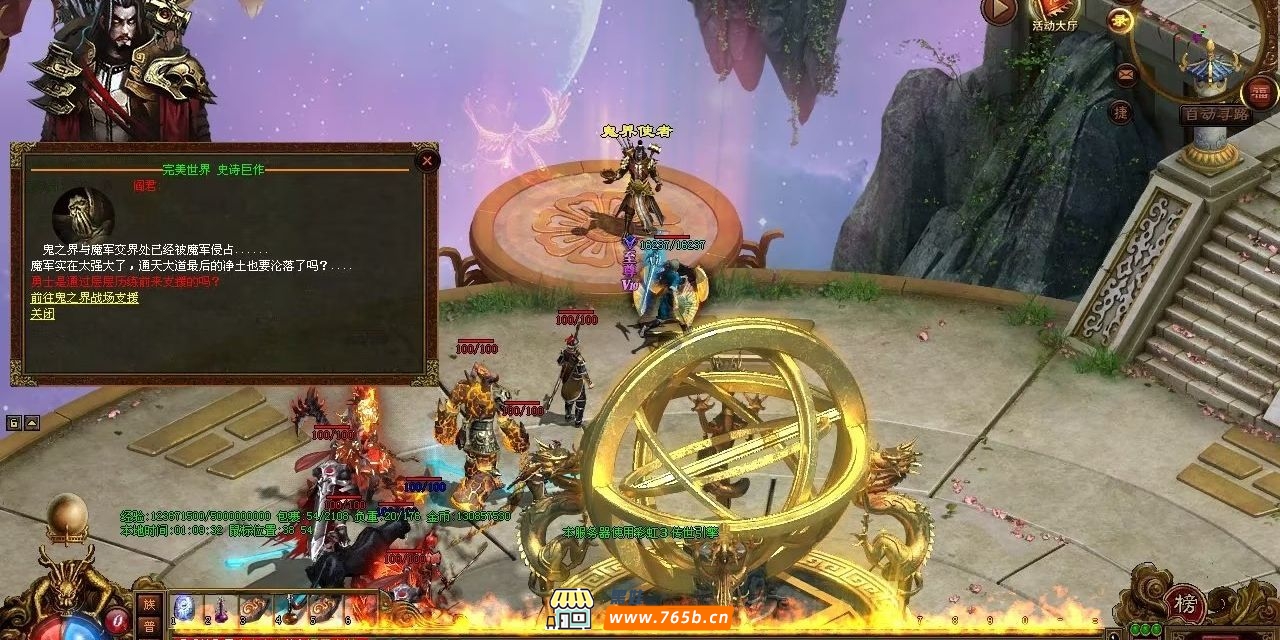Screen dimensions: 1280x640
Task: Close the NPC dialogue window with X
Action: coord(427,160)
